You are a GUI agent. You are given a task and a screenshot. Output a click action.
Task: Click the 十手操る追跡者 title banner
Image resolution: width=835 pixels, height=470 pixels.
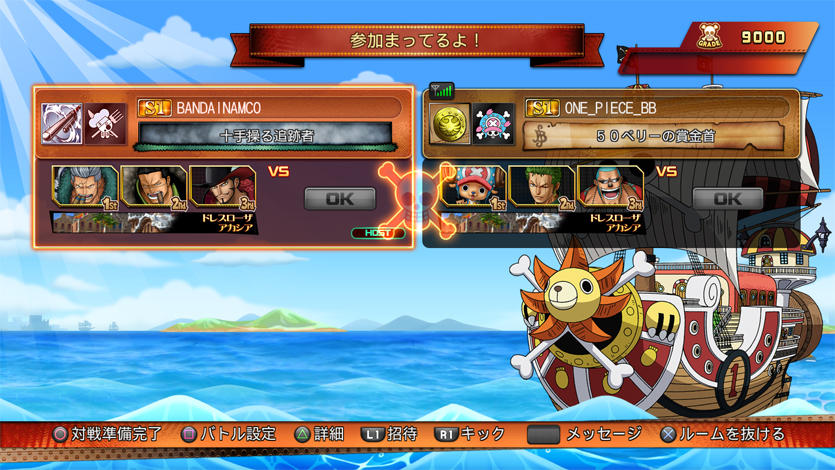[x=266, y=135]
